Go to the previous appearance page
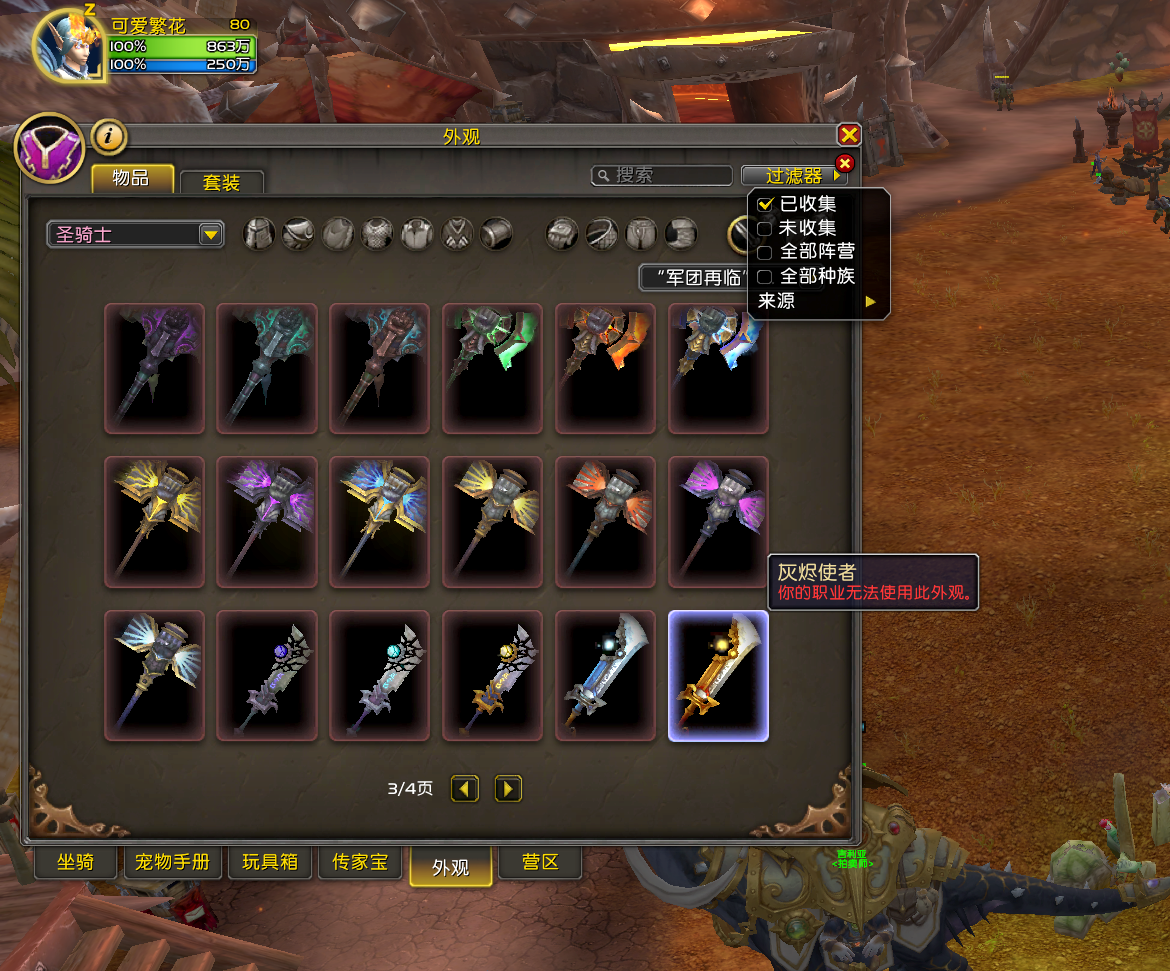 point(465,789)
